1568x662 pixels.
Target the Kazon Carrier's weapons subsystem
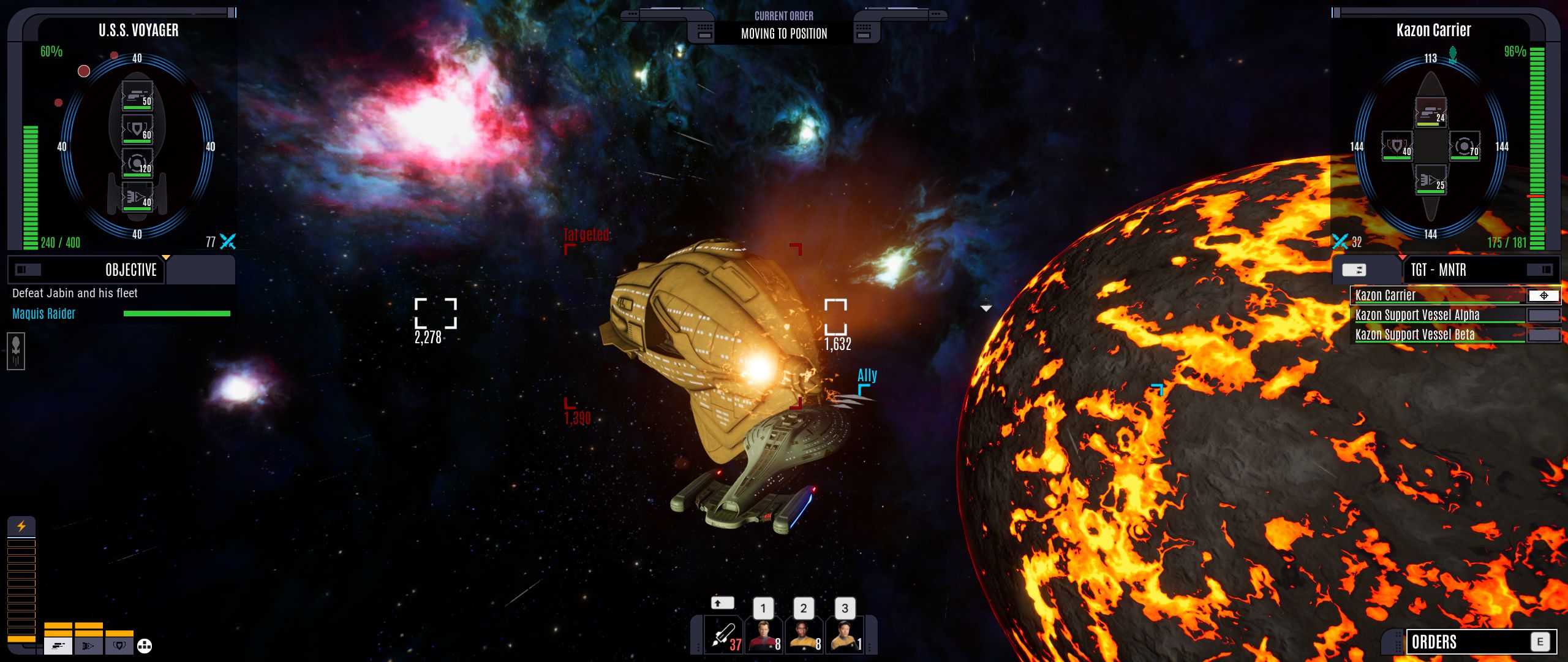click(x=1431, y=113)
